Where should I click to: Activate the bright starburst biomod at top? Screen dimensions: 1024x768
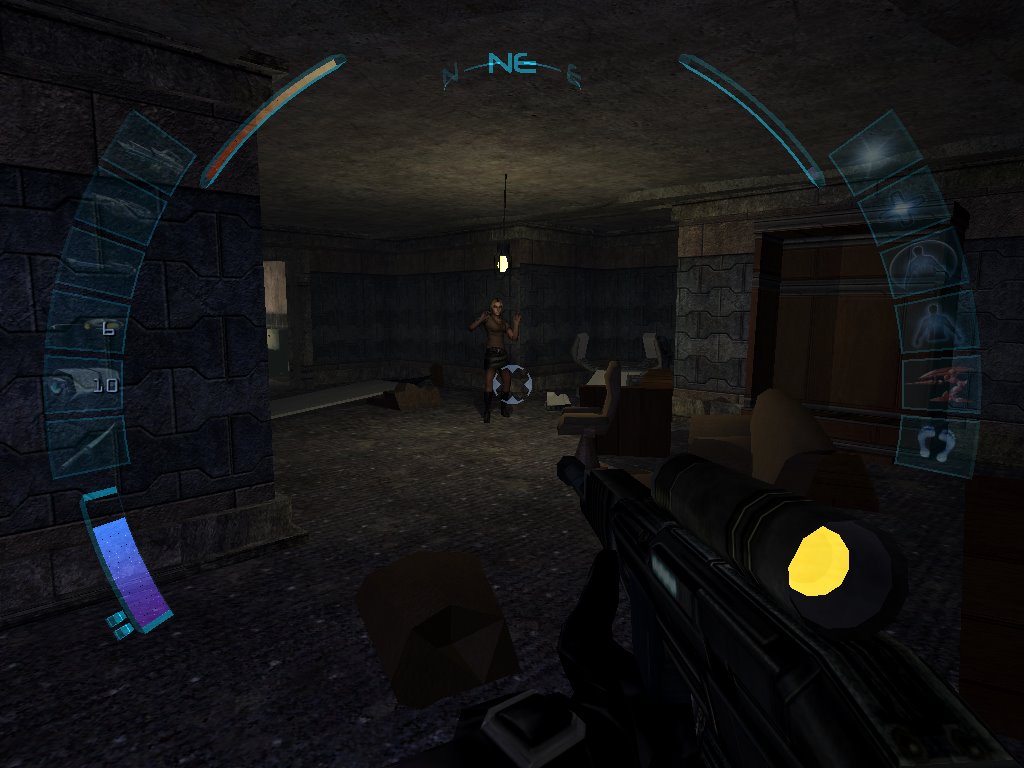point(875,152)
